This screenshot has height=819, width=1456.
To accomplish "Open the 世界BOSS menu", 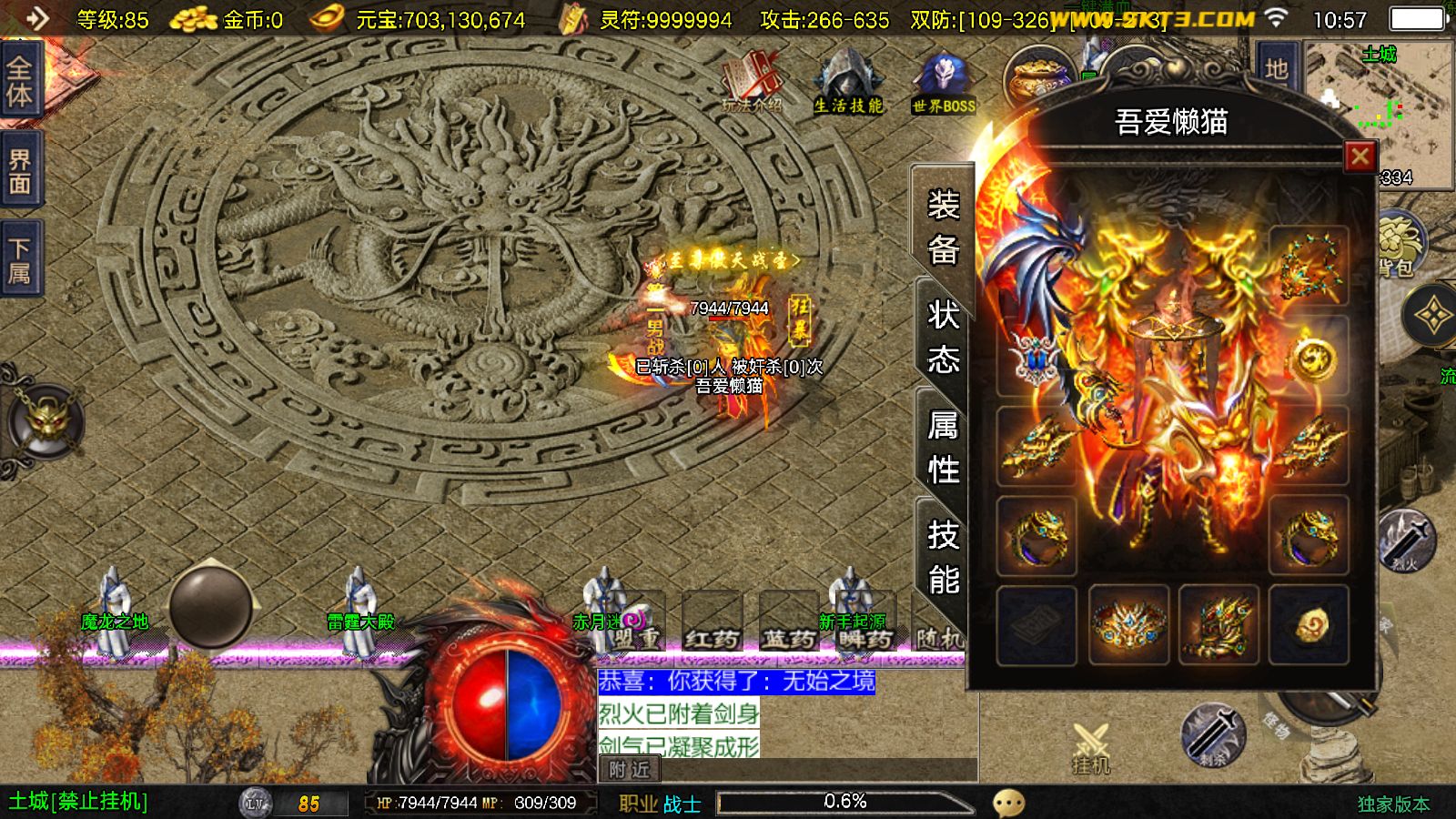I will click(944, 84).
